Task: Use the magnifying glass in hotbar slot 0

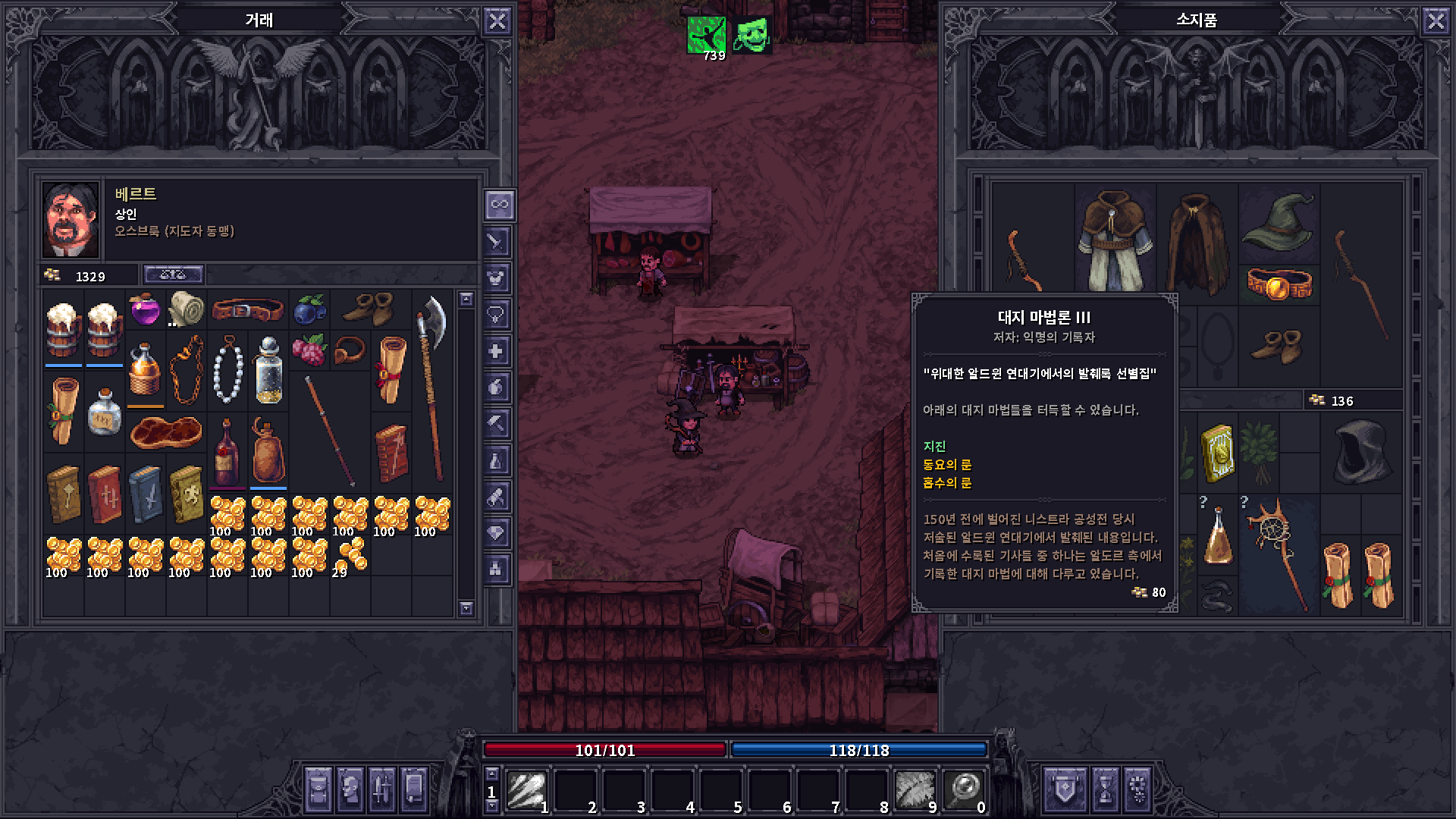Action: tap(963, 790)
